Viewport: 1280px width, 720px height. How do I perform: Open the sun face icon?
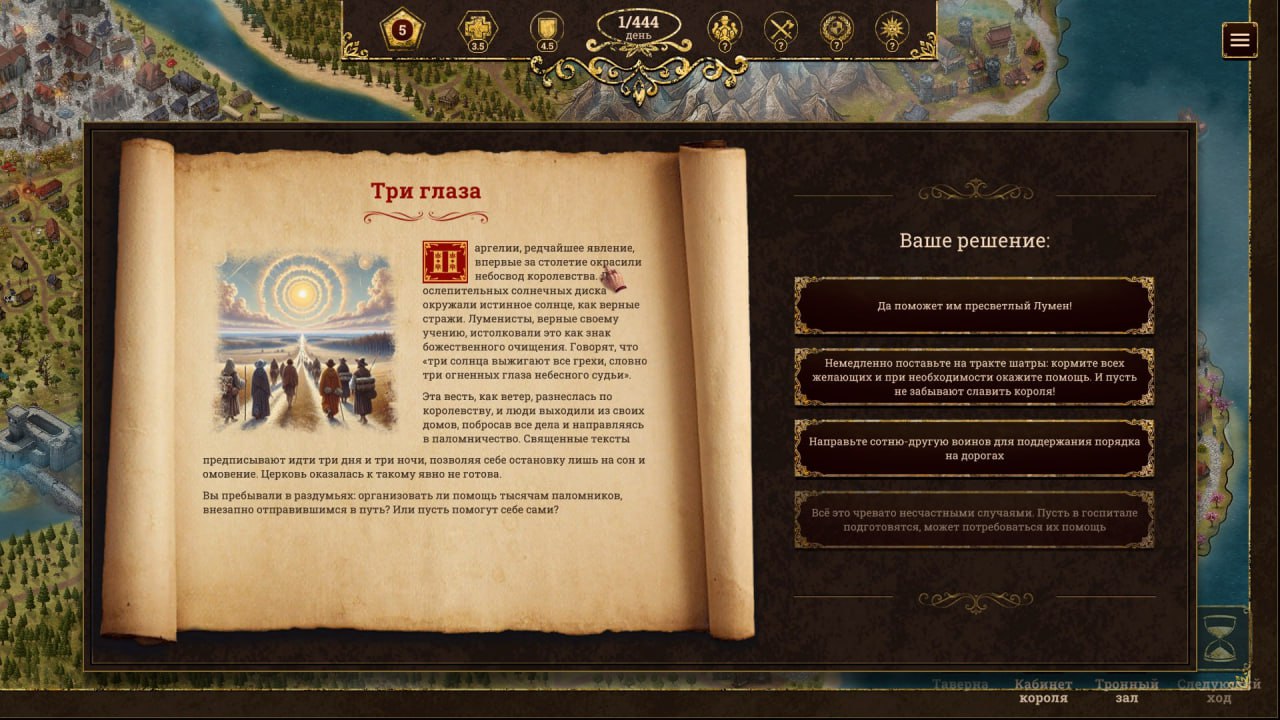(x=892, y=30)
